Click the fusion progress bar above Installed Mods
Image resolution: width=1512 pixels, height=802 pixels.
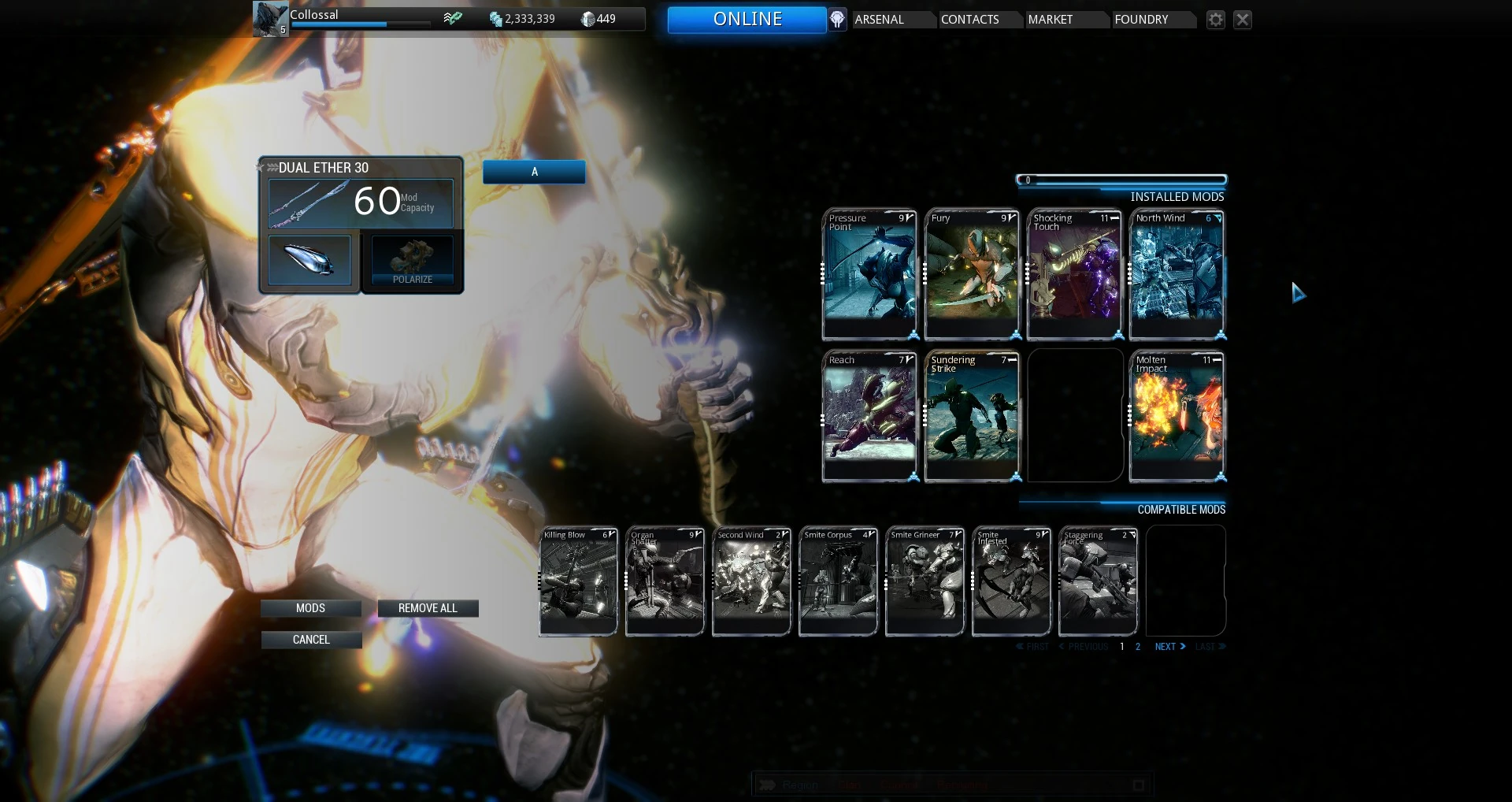click(x=1120, y=180)
